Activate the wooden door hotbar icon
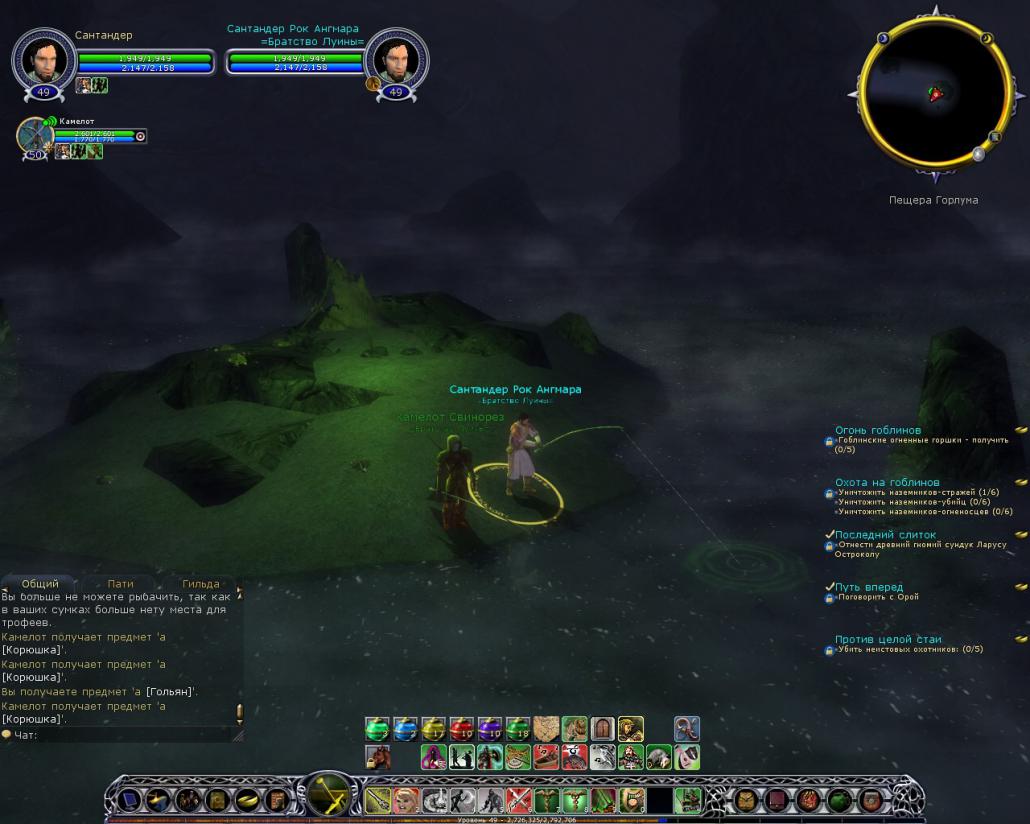The image size is (1030, 824). [x=602, y=729]
